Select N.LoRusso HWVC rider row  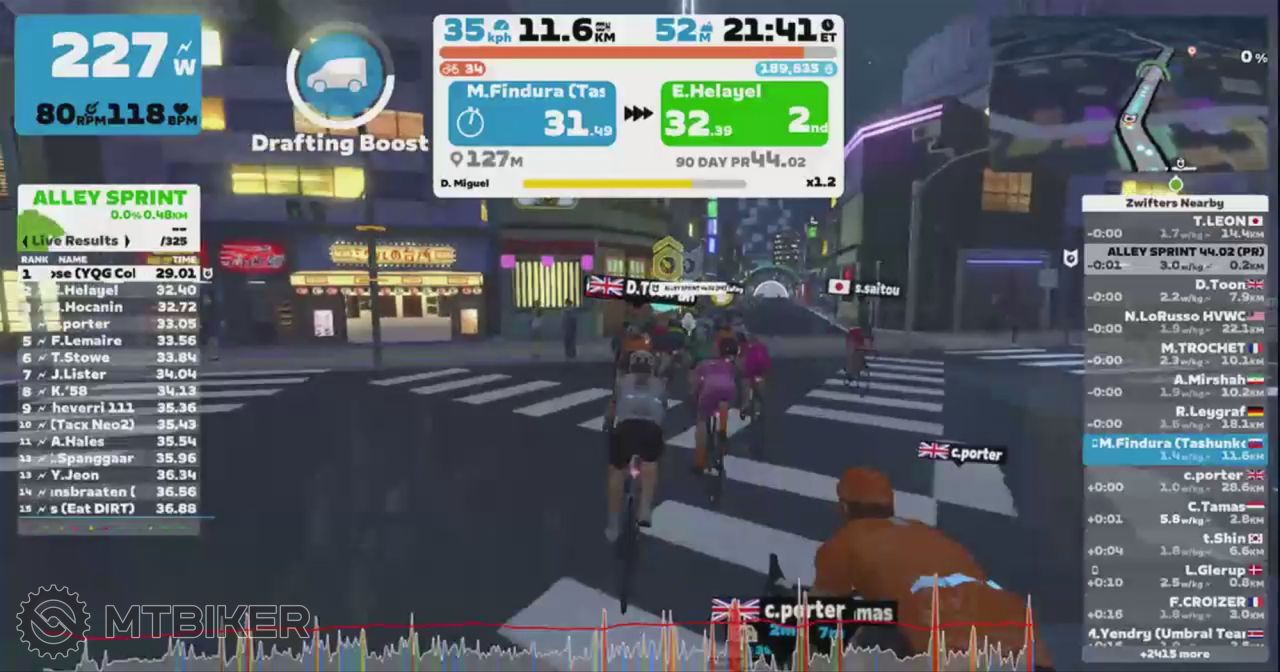tap(1174, 322)
